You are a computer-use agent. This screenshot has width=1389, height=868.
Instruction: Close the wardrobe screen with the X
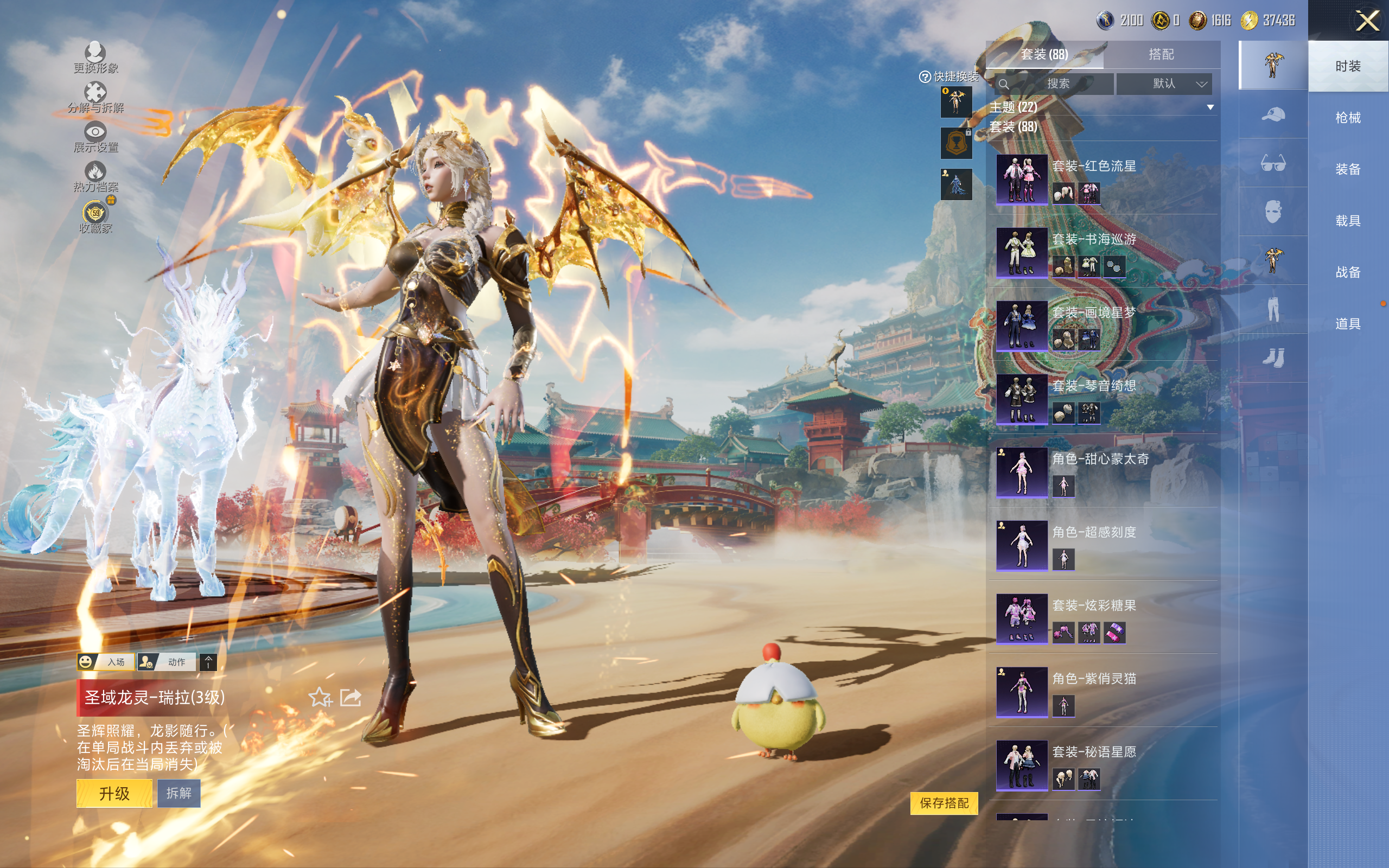pos(1367,22)
